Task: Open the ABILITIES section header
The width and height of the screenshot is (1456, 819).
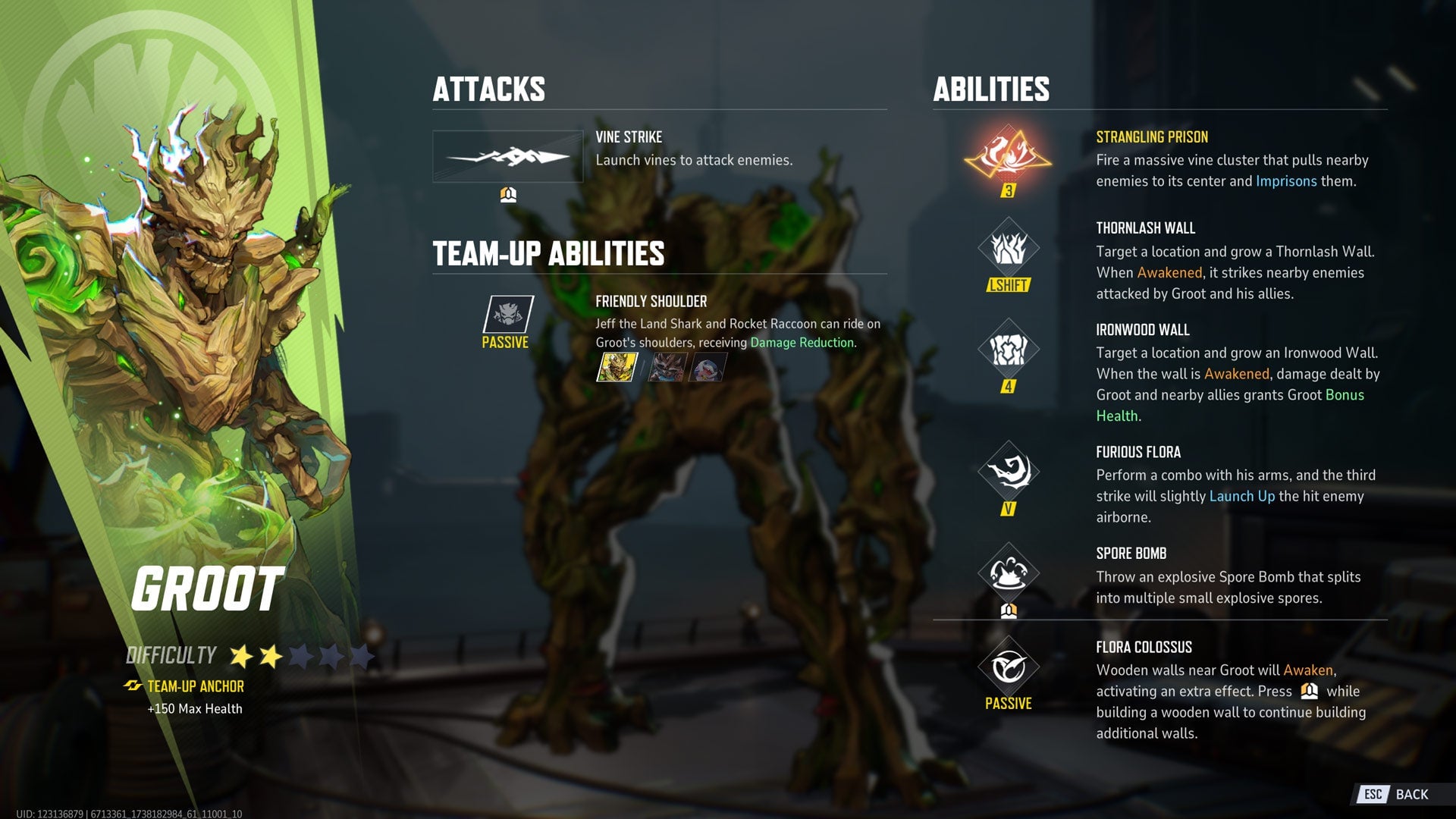Action: coord(991,90)
